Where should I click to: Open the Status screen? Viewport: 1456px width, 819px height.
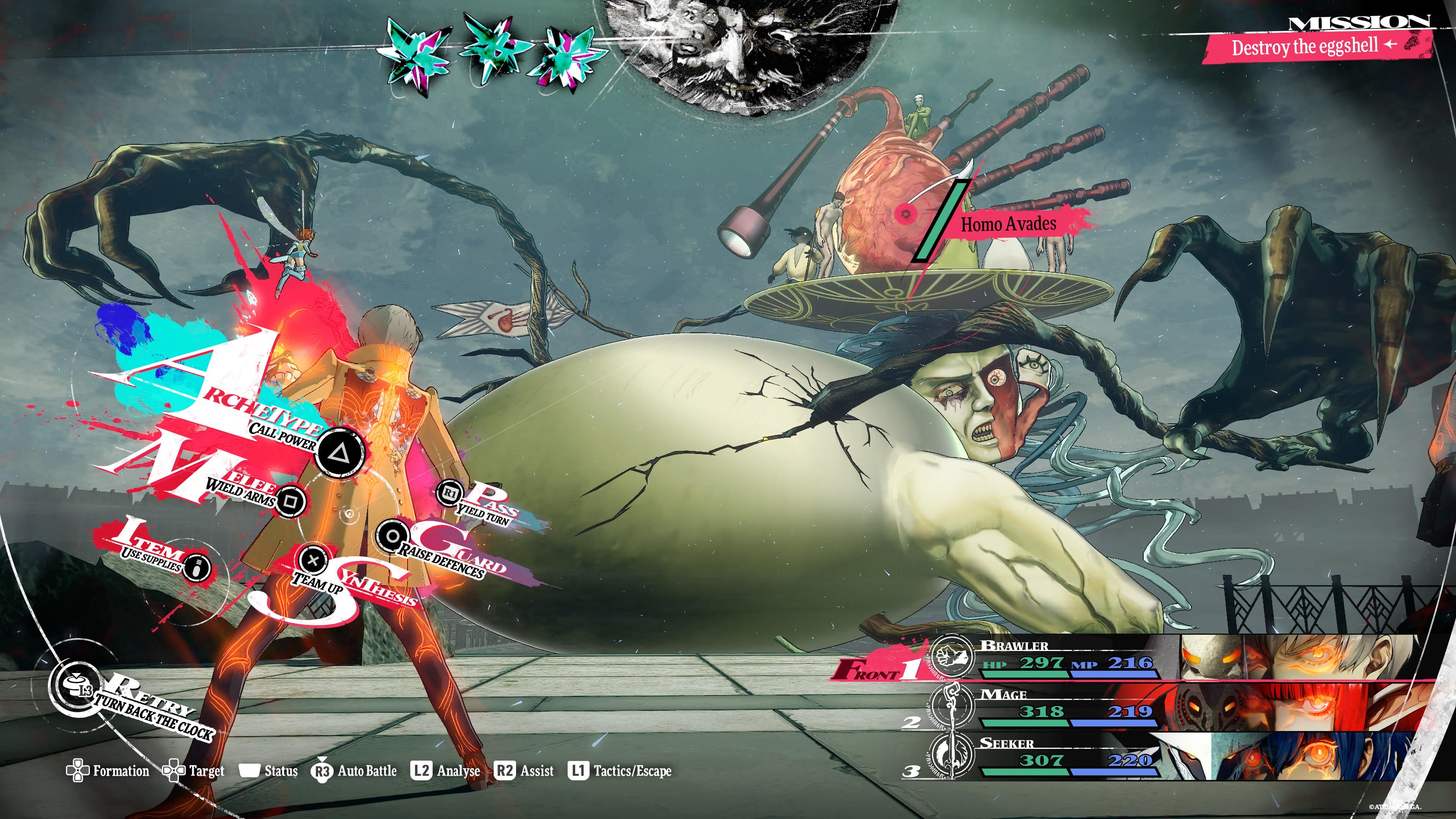(269, 771)
